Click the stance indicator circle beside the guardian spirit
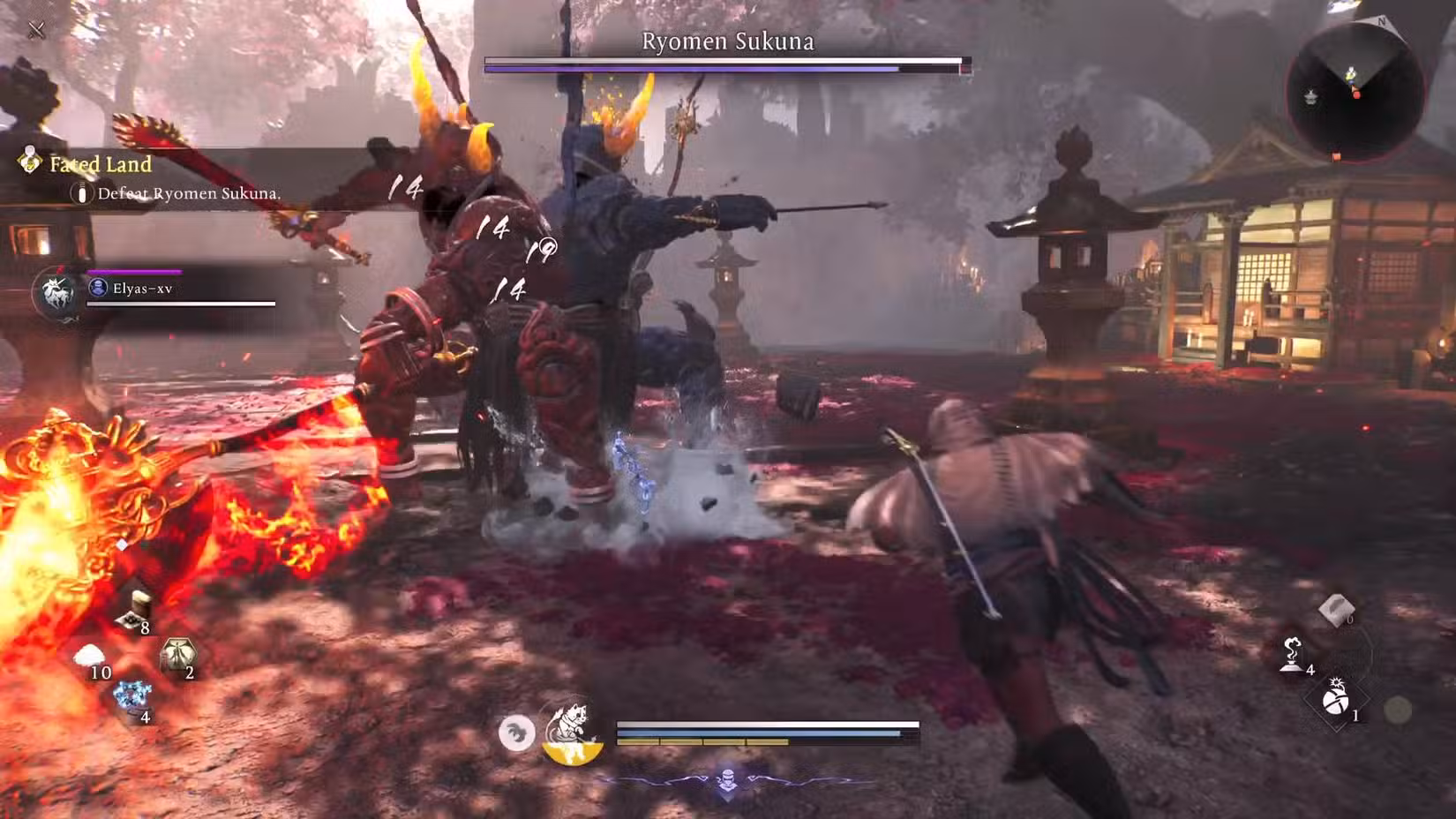The width and height of the screenshot is (1456, 819). click(x=519, y=734)
